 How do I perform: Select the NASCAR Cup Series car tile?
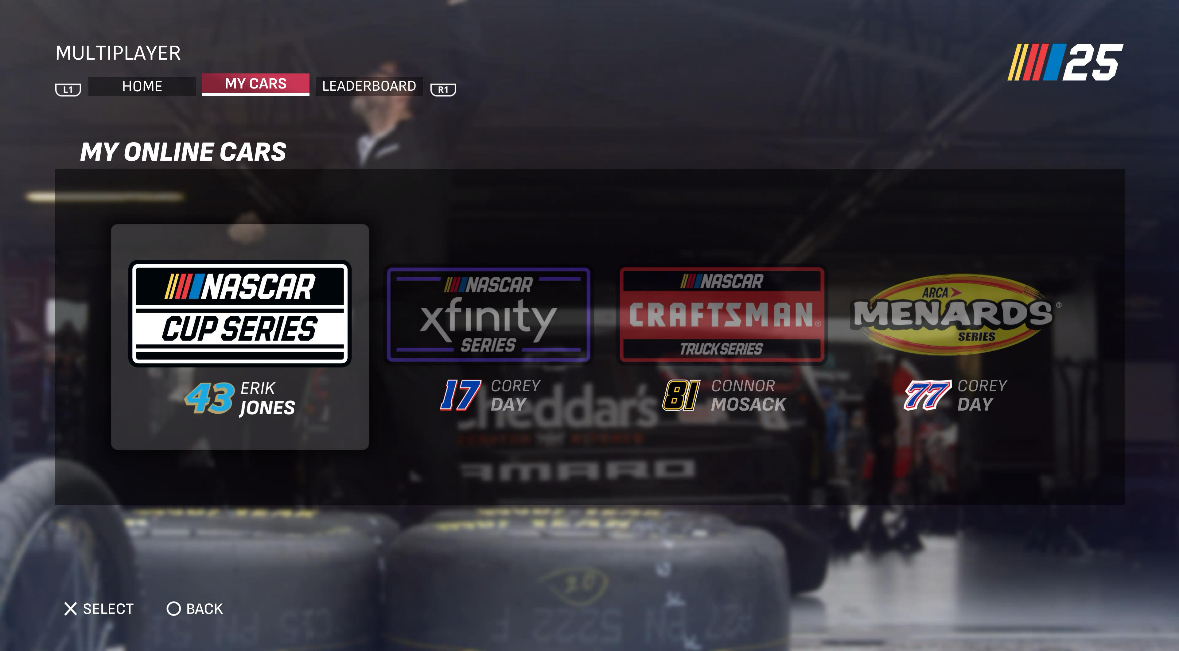240,336
